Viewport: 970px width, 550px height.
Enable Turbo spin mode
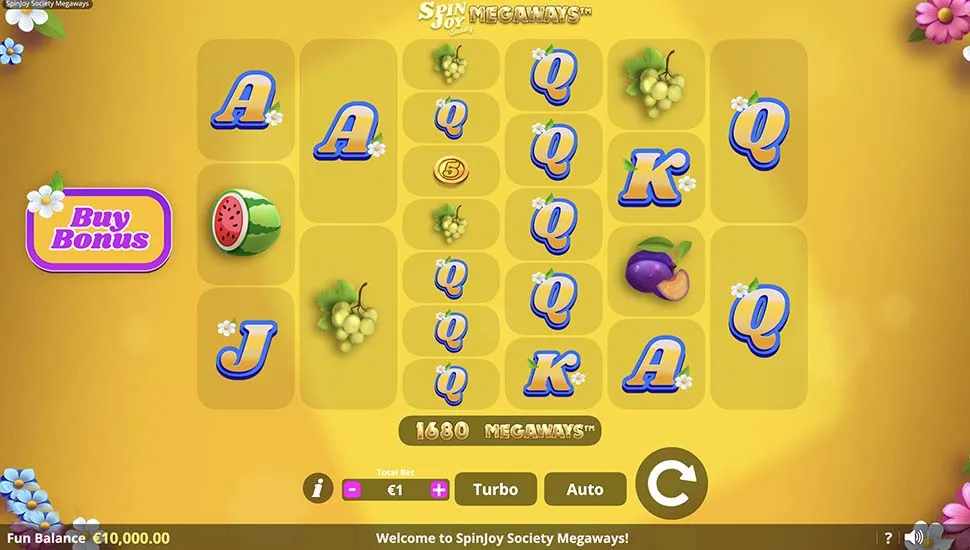tap(495, 489)
